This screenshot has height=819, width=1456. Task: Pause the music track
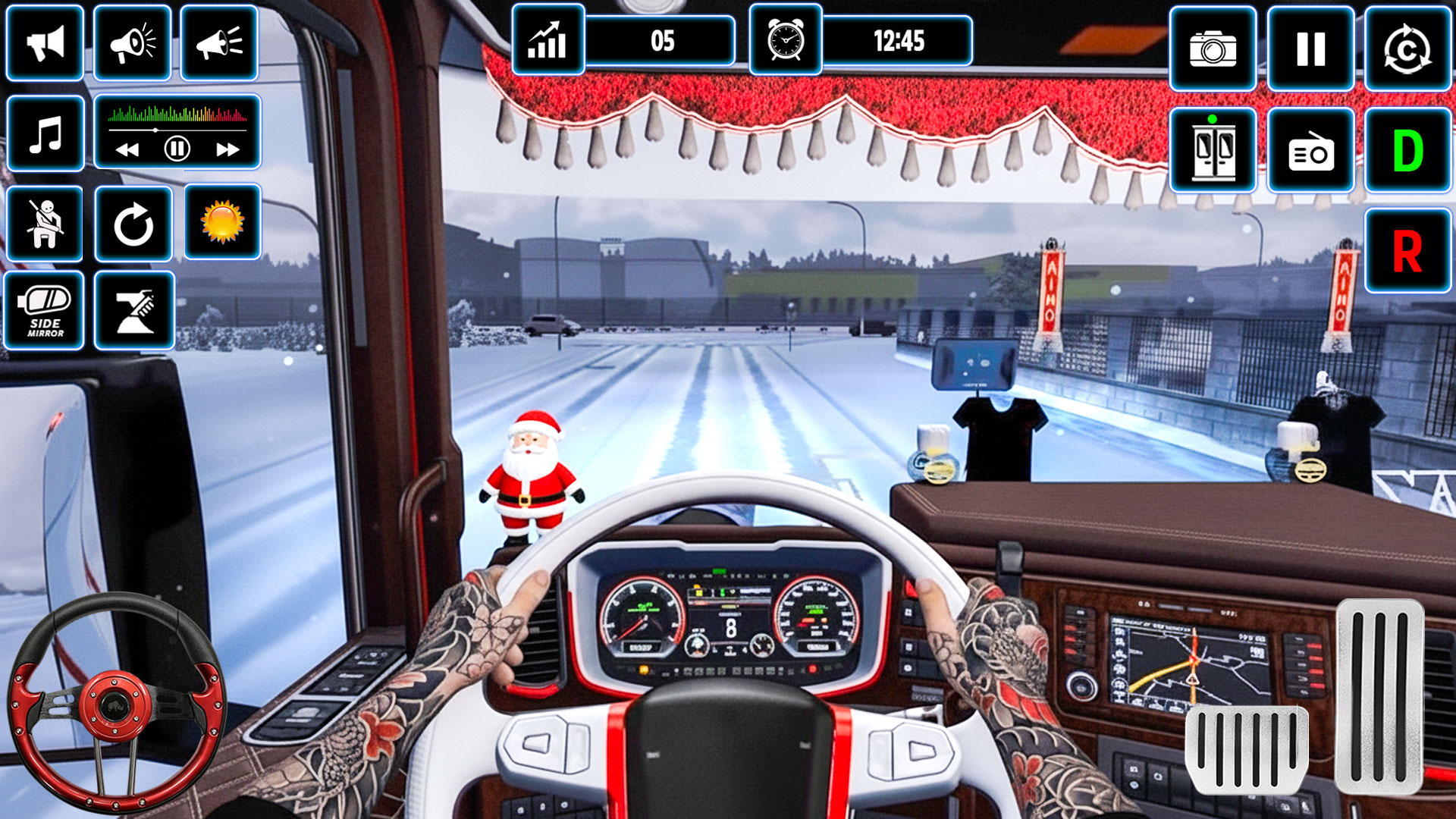[177, 149]
